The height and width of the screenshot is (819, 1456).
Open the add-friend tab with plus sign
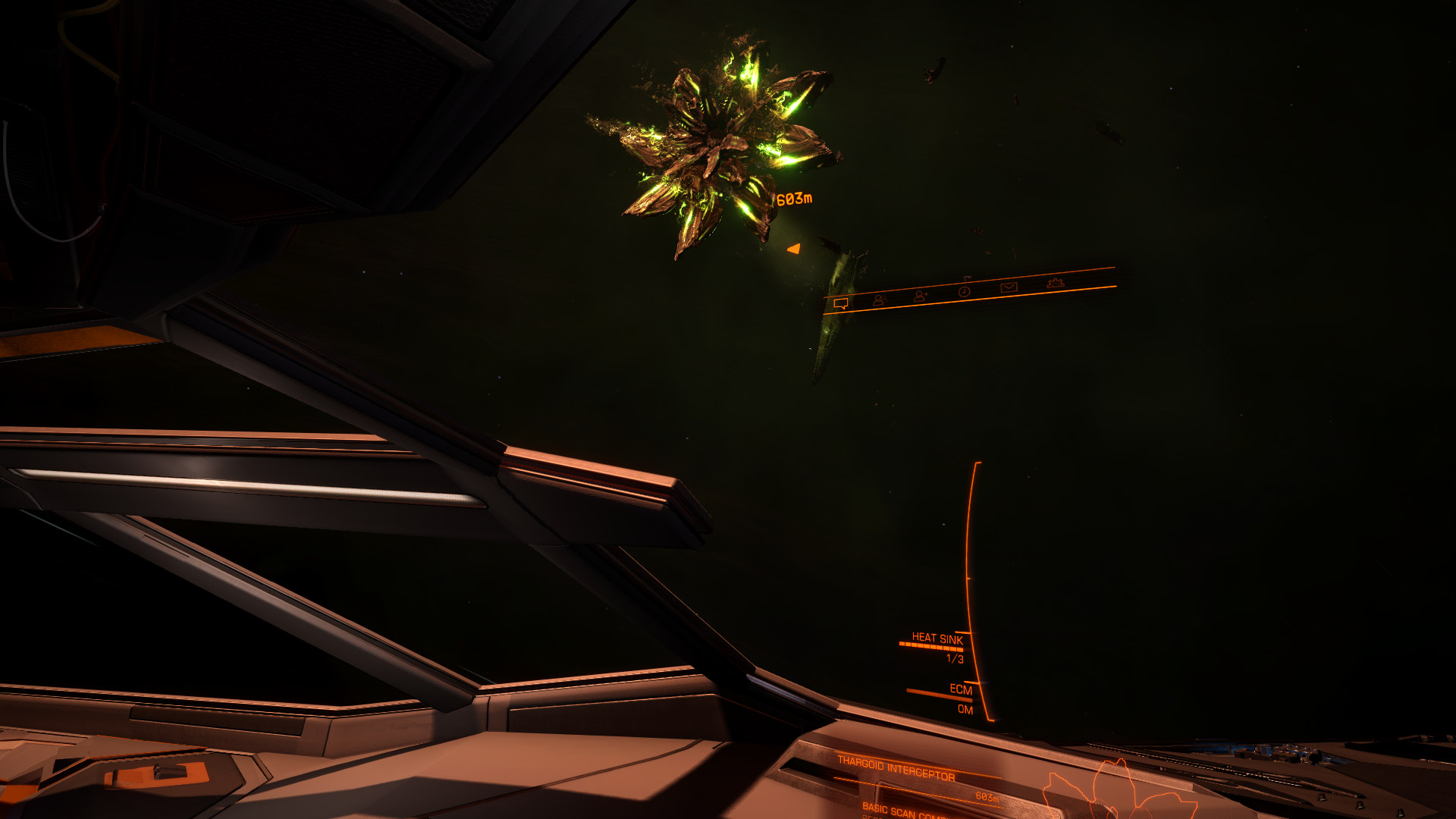pos(921,296)
